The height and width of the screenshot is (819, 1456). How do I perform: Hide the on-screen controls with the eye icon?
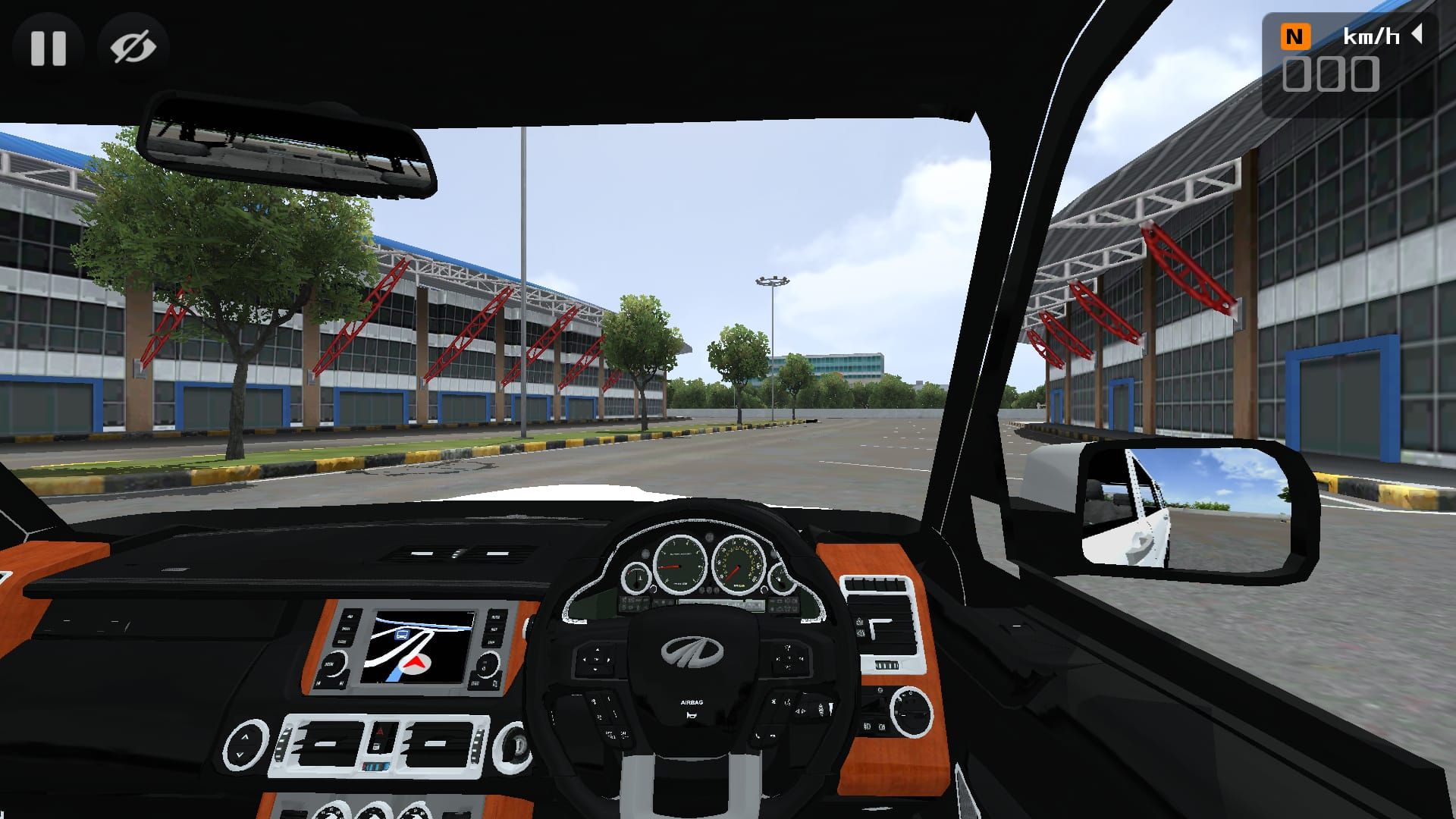[133, 48]
